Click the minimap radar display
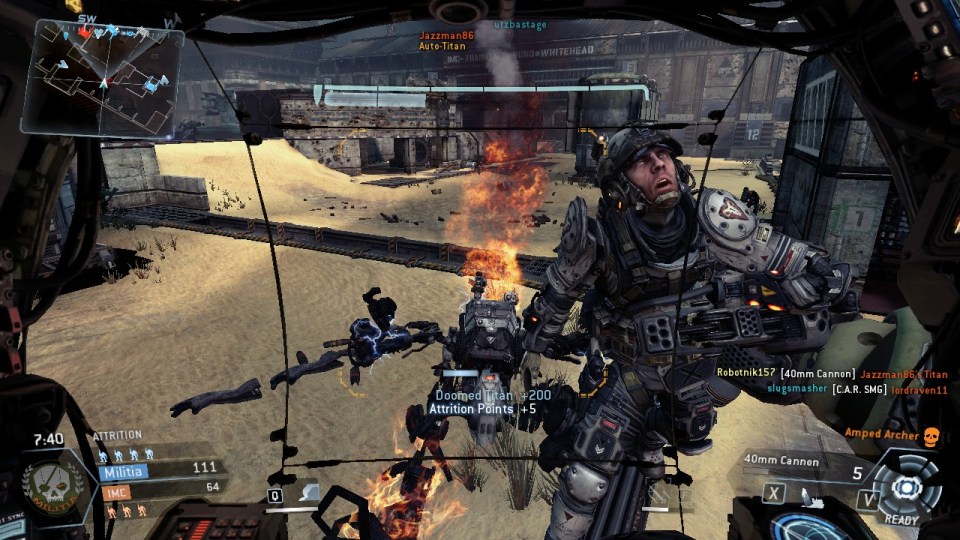 102,78
